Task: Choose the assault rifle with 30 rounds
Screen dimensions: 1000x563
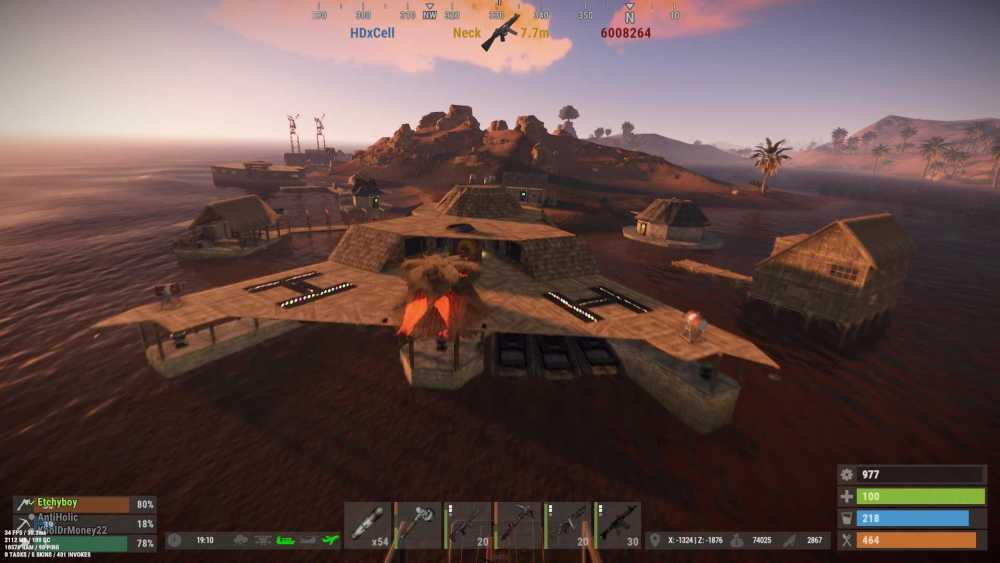Action: pos(618,525)
